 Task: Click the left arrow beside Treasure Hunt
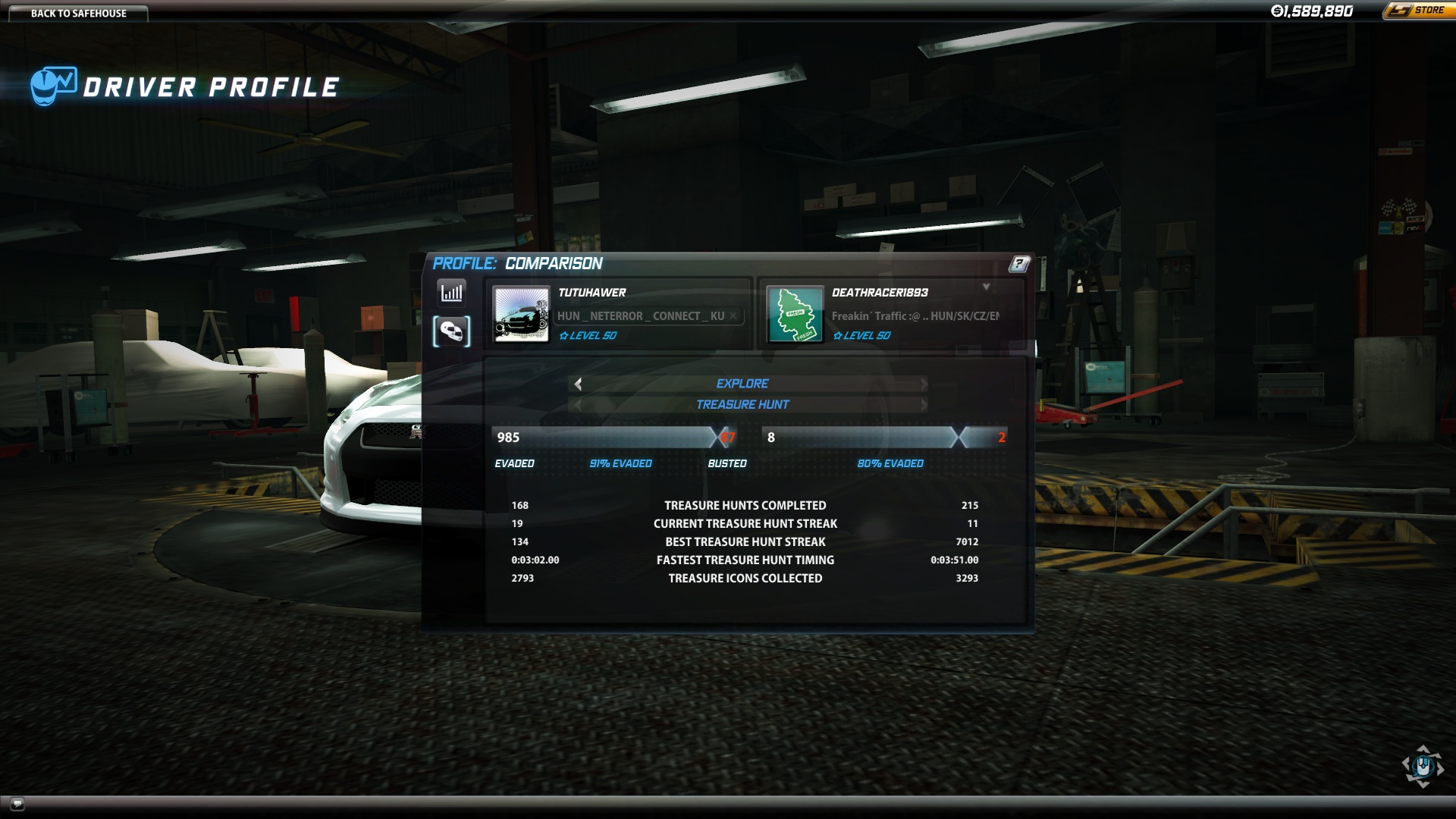point(578,405)
